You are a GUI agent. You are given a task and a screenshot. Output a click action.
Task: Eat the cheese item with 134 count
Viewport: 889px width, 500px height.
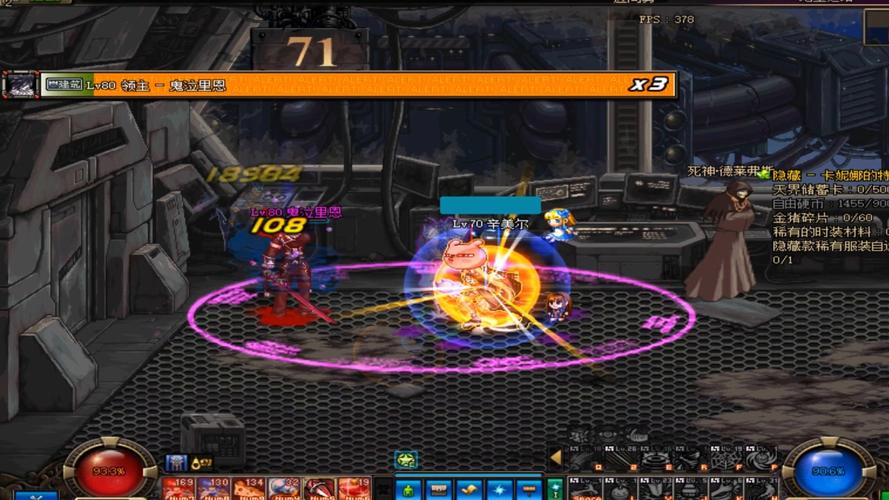click(248, 489)
